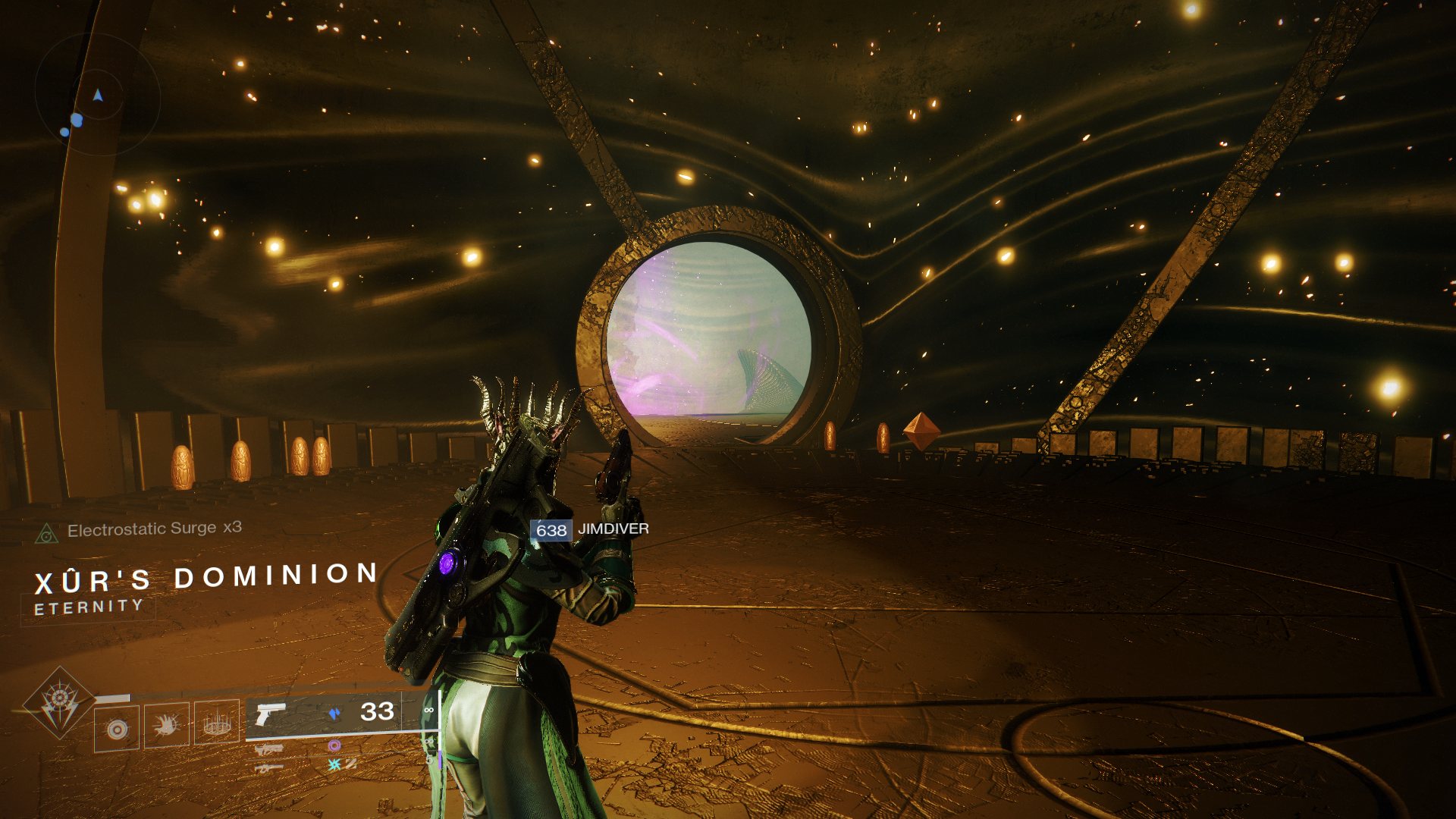Switch to the third stowed weapon
The height and width of the screenshot is (819, 1456).
pyautogui.click(x=269, y=768)
